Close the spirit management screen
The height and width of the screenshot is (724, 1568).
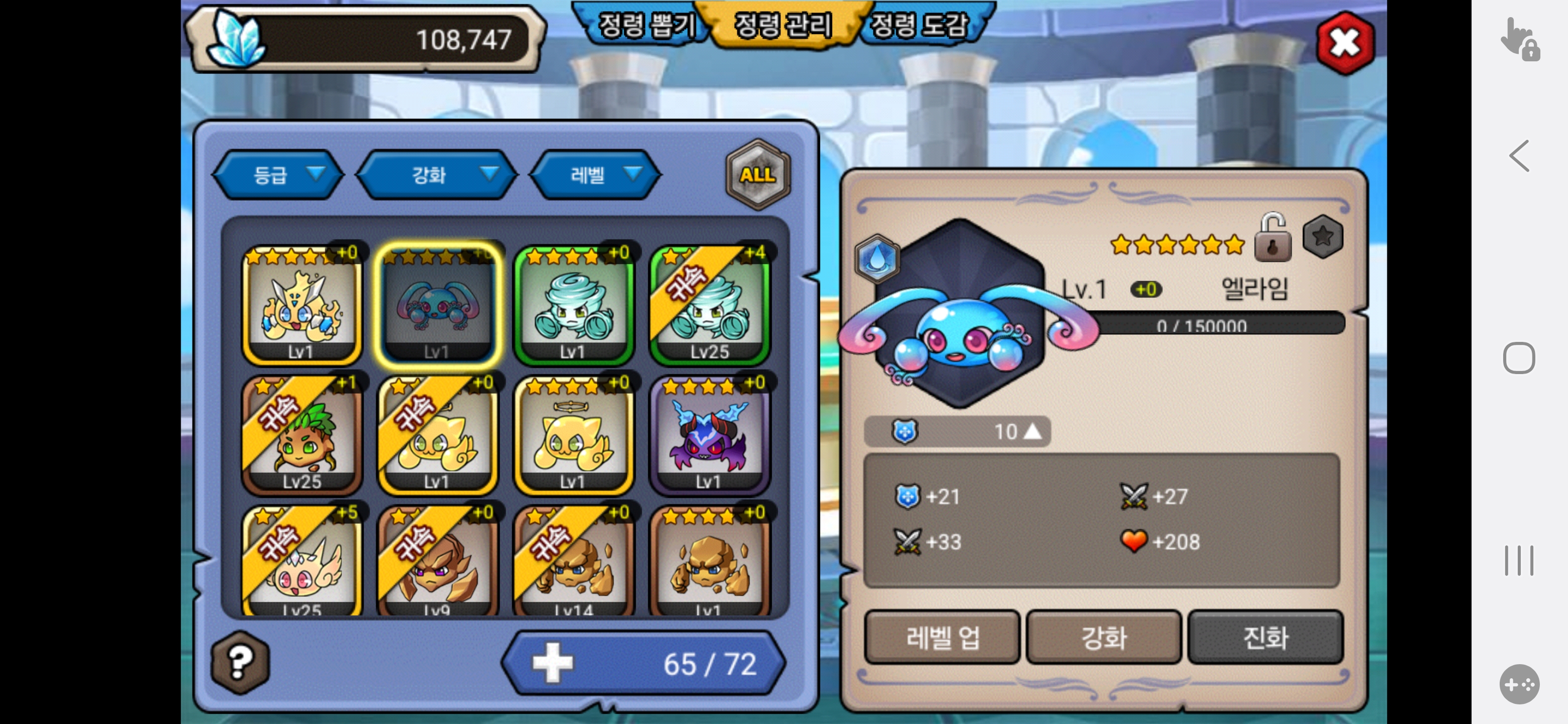[1344, 43]
